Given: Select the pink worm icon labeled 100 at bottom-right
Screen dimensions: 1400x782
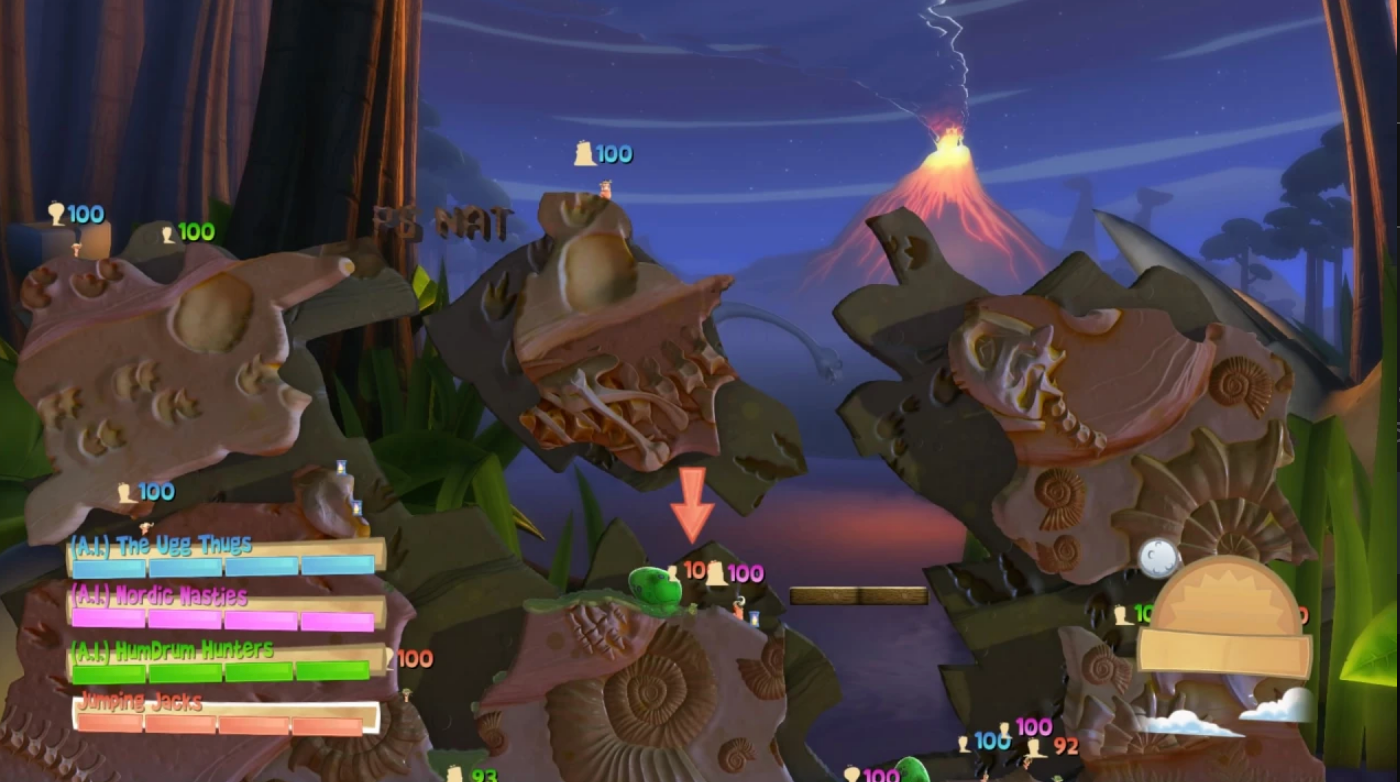Looking at the screenshot, I should point(1003,730).
